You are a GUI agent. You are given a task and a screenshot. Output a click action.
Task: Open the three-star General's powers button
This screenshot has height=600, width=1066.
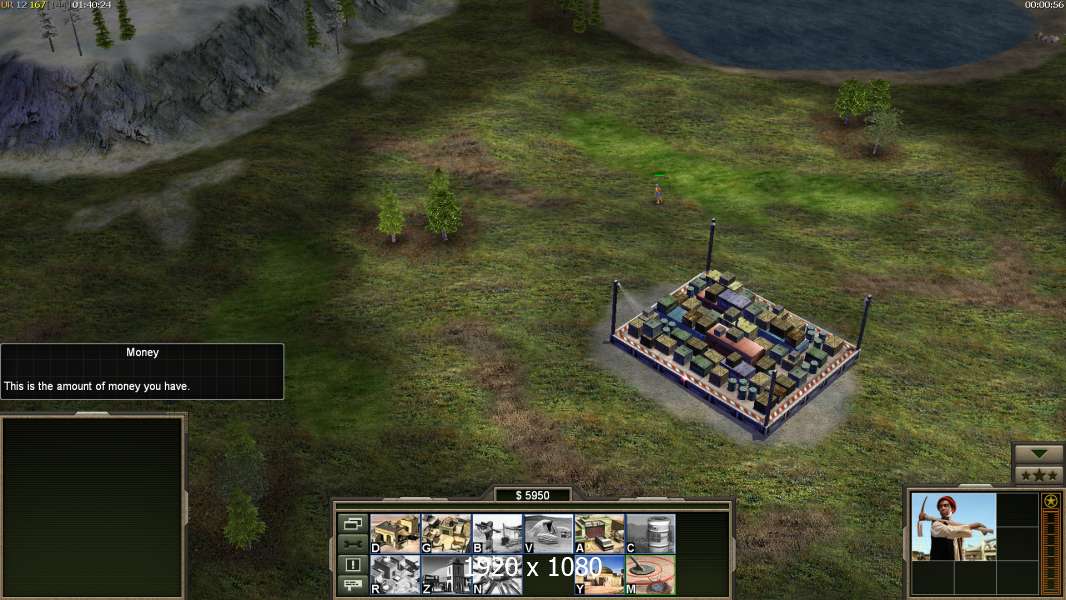click(1038, 475)
